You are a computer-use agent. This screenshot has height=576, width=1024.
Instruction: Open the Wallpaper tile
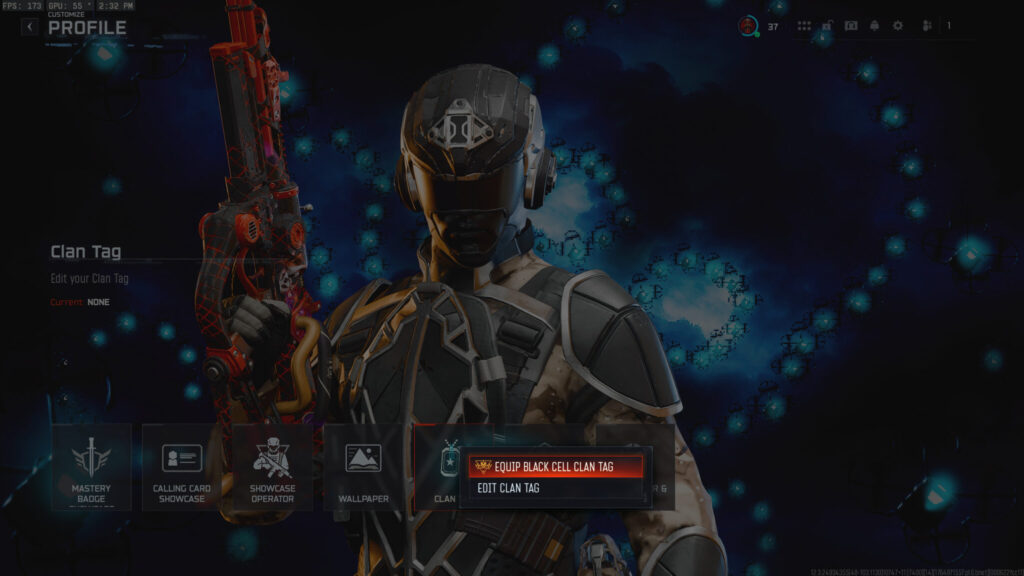click(x=363, y=466)
